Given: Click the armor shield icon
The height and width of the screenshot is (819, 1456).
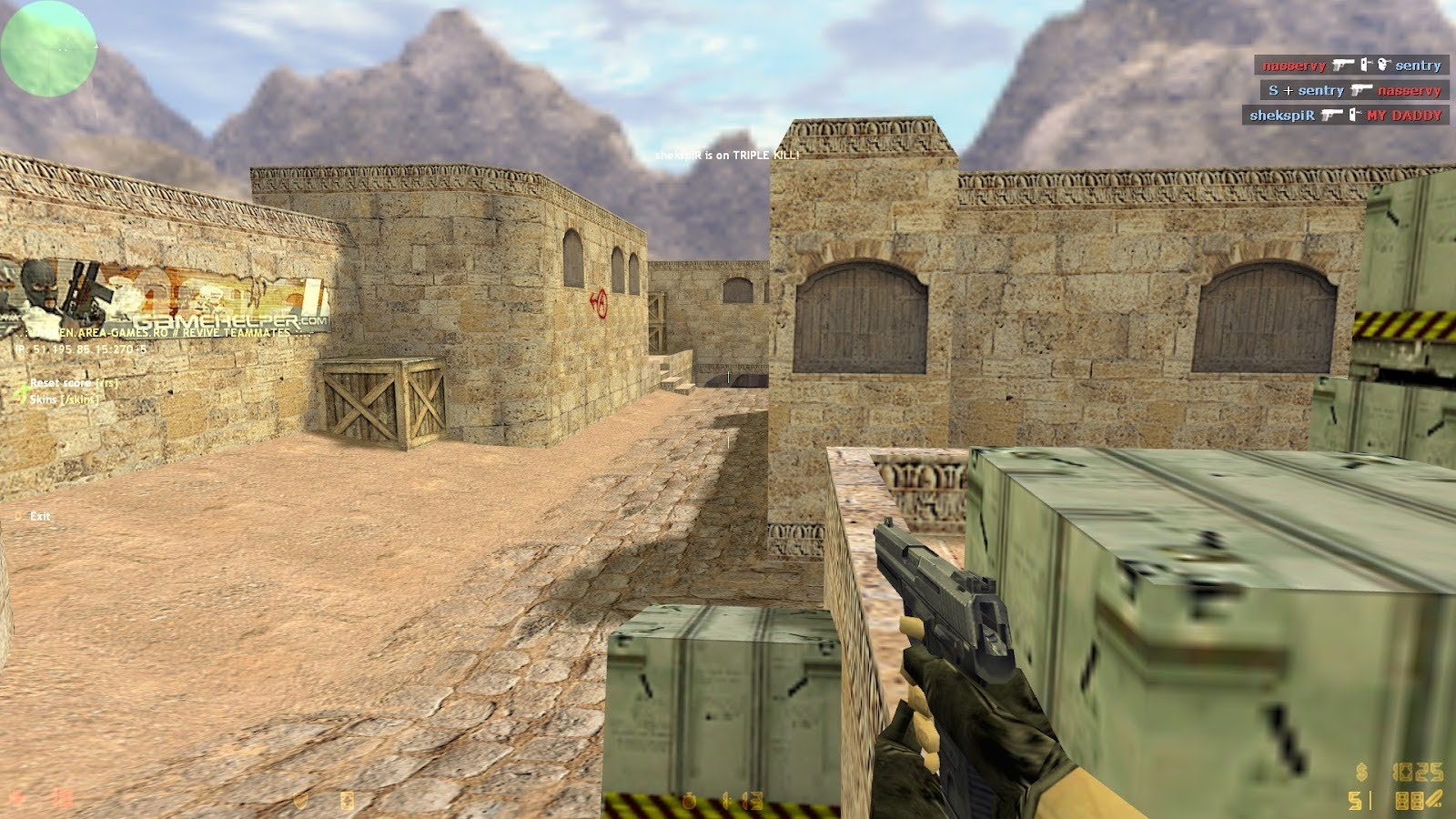Looking at the screenshot, I should coord(299,800).
